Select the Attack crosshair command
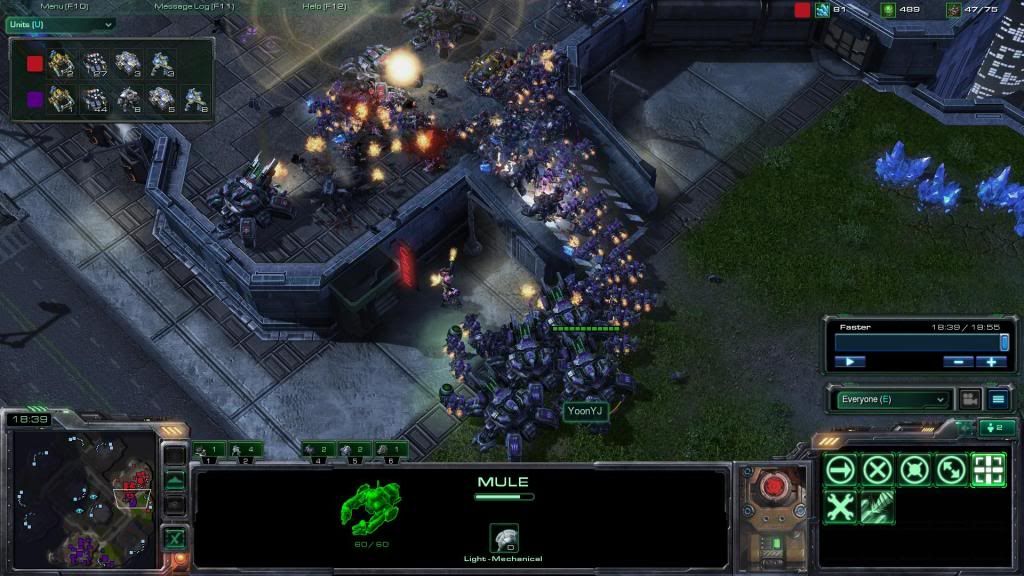Screen dimensions: 1024x576 [988, 469]
